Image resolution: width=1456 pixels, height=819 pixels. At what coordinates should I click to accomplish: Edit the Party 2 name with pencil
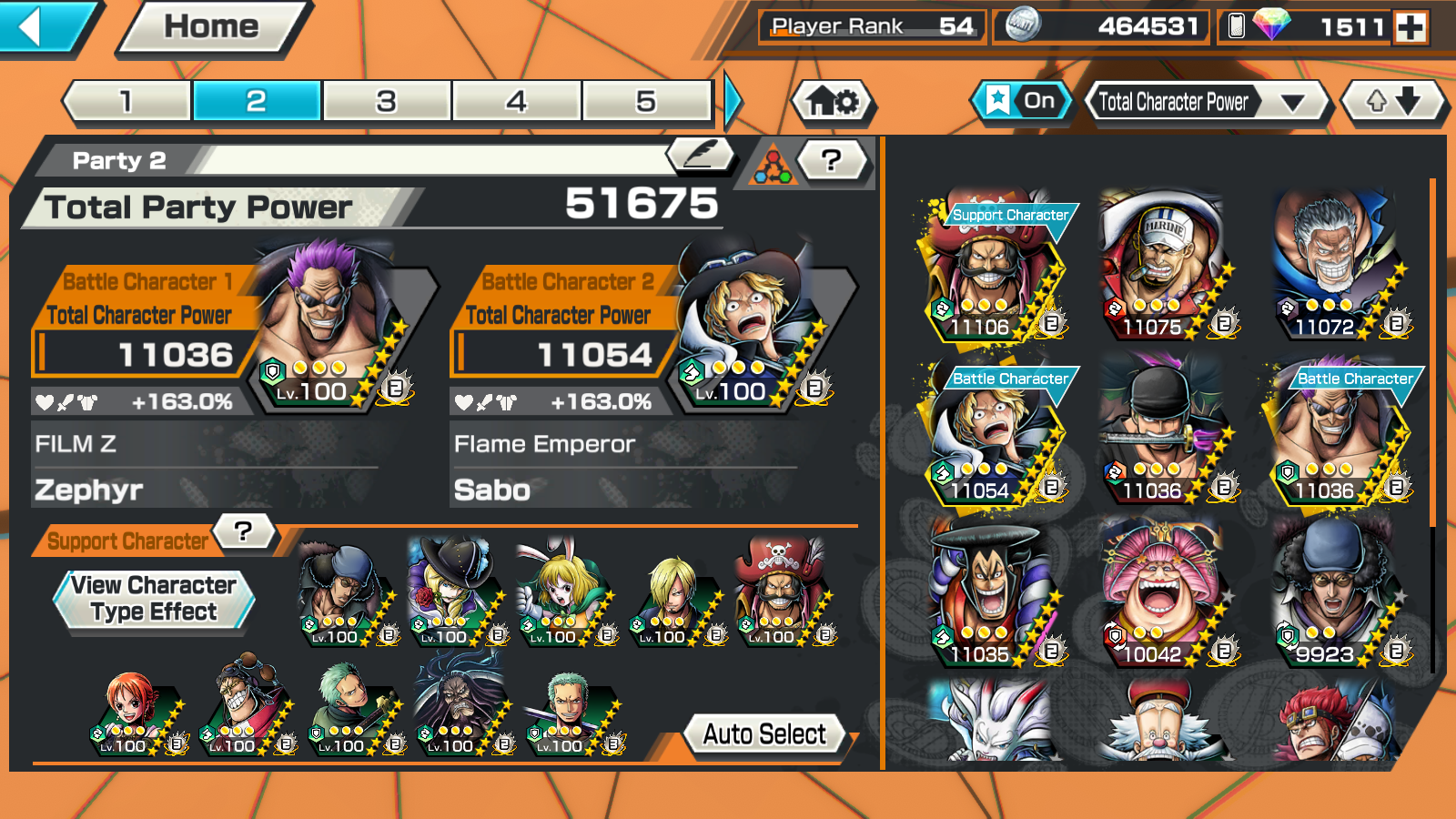click(x=700, y=155)
